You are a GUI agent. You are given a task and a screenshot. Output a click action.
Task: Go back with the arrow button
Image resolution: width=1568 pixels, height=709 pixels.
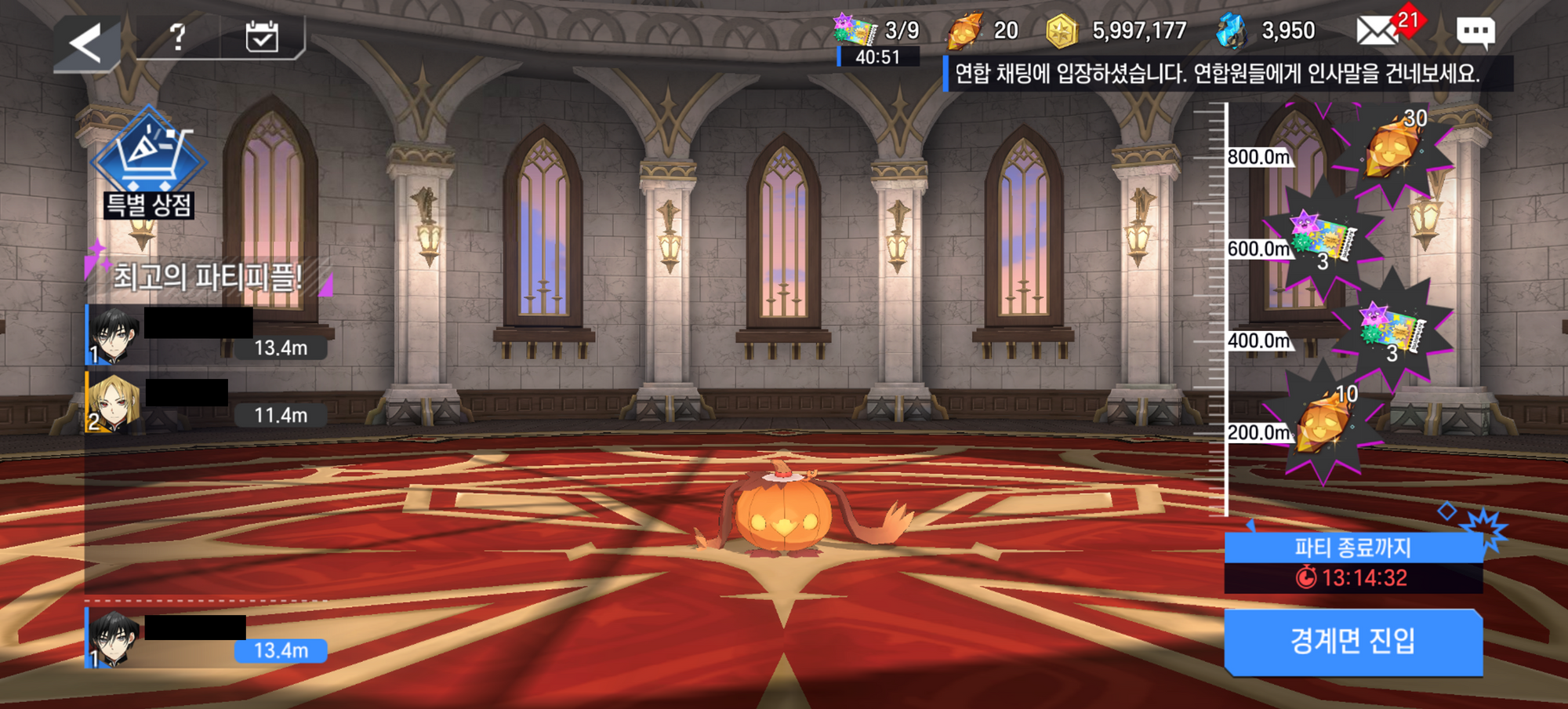click(x=86, y=43)
